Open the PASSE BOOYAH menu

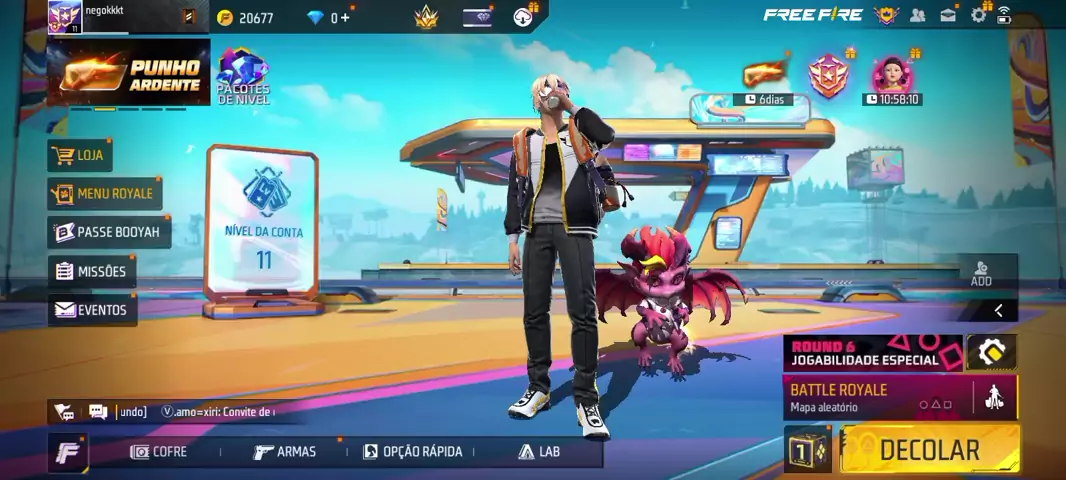(110, 232)
